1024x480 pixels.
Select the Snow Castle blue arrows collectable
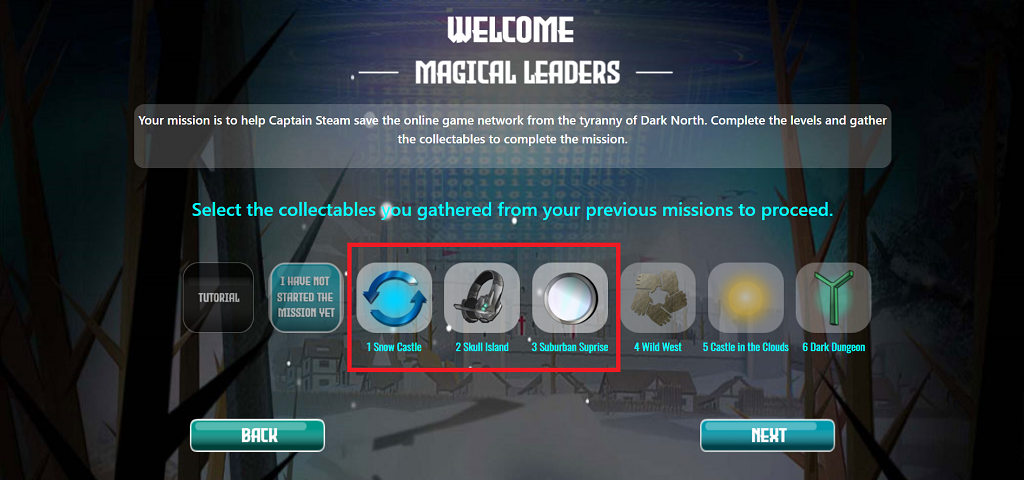click(394, 298)
